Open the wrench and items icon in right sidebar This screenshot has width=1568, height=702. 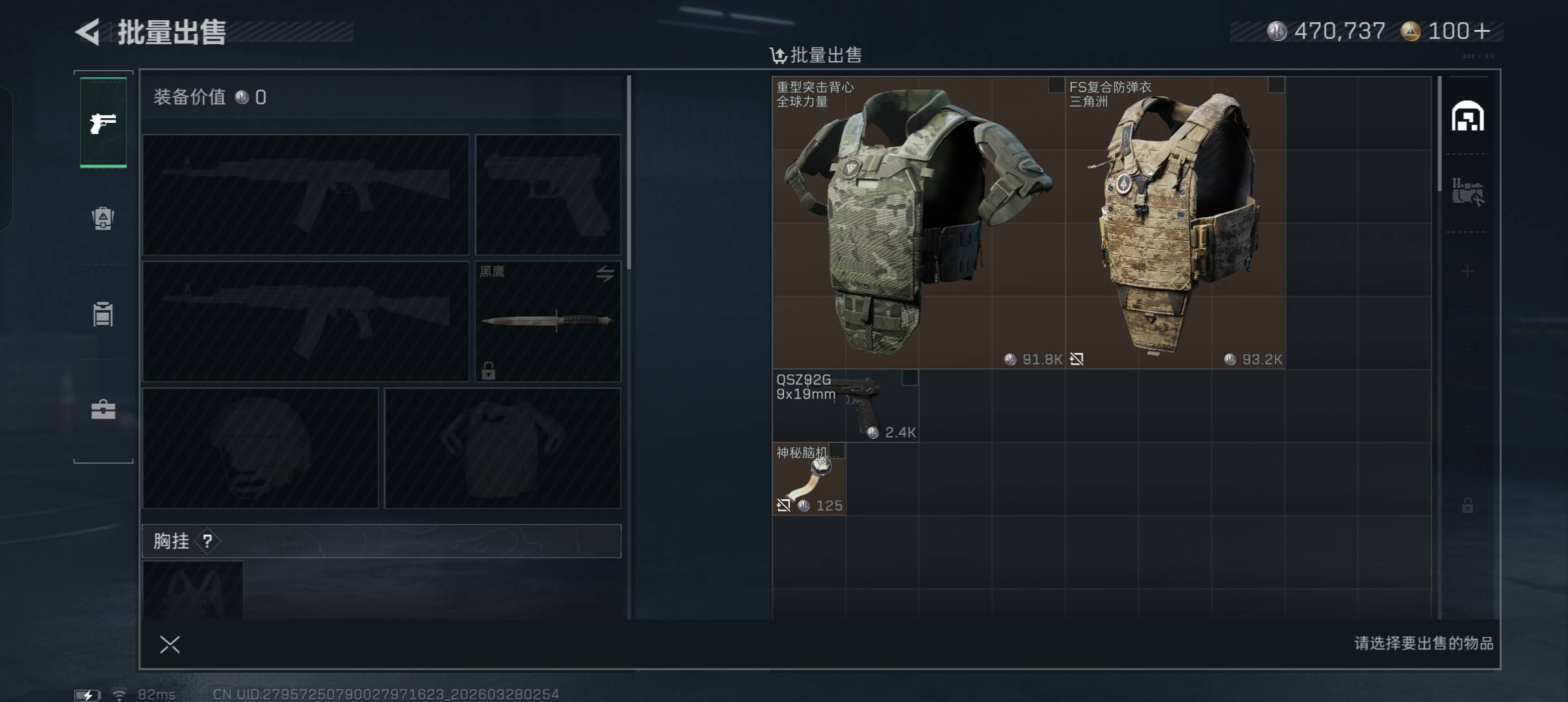click(1467, 193)
